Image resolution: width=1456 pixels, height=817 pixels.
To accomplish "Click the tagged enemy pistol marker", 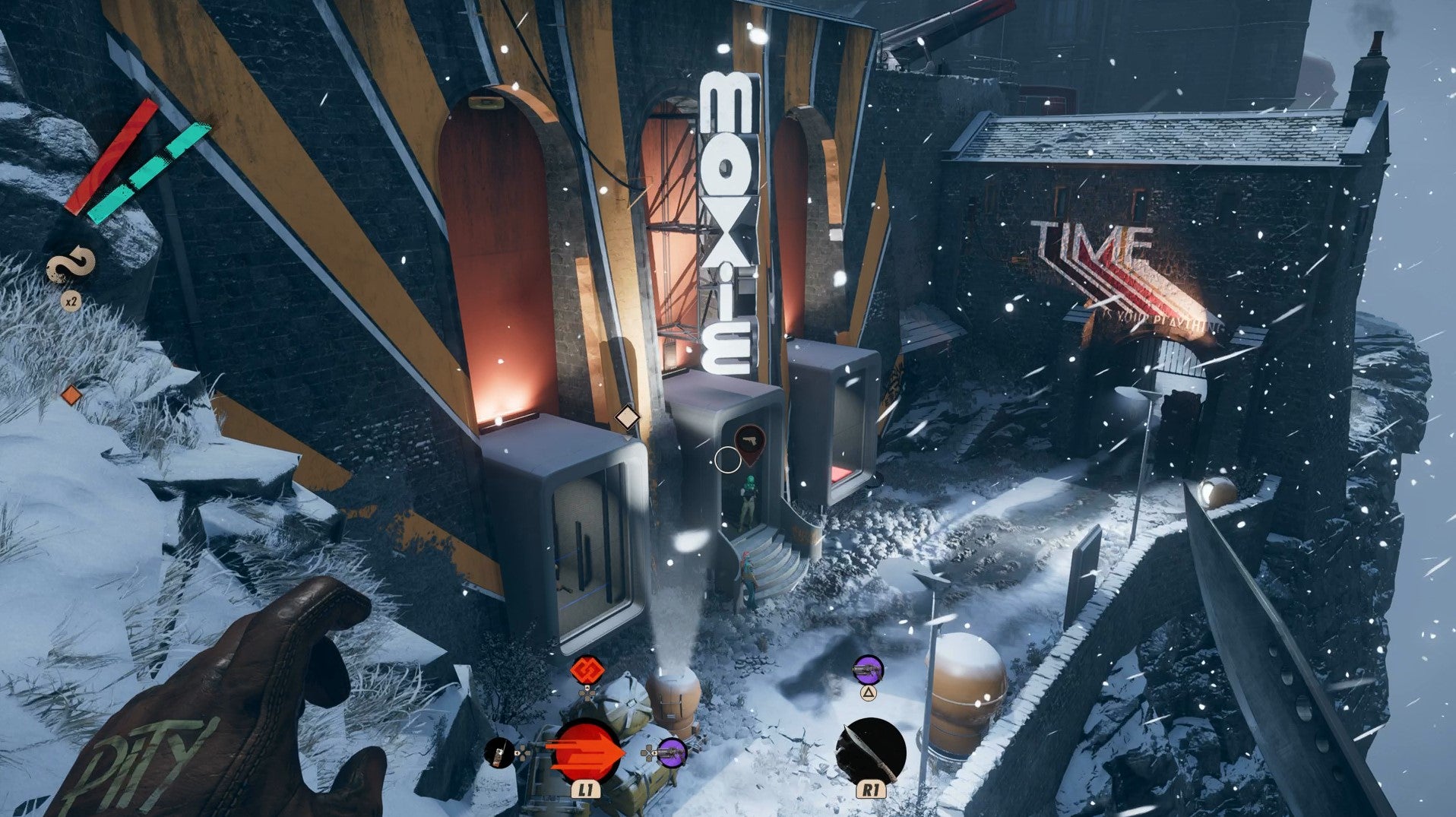I will (x=750, y=442).
